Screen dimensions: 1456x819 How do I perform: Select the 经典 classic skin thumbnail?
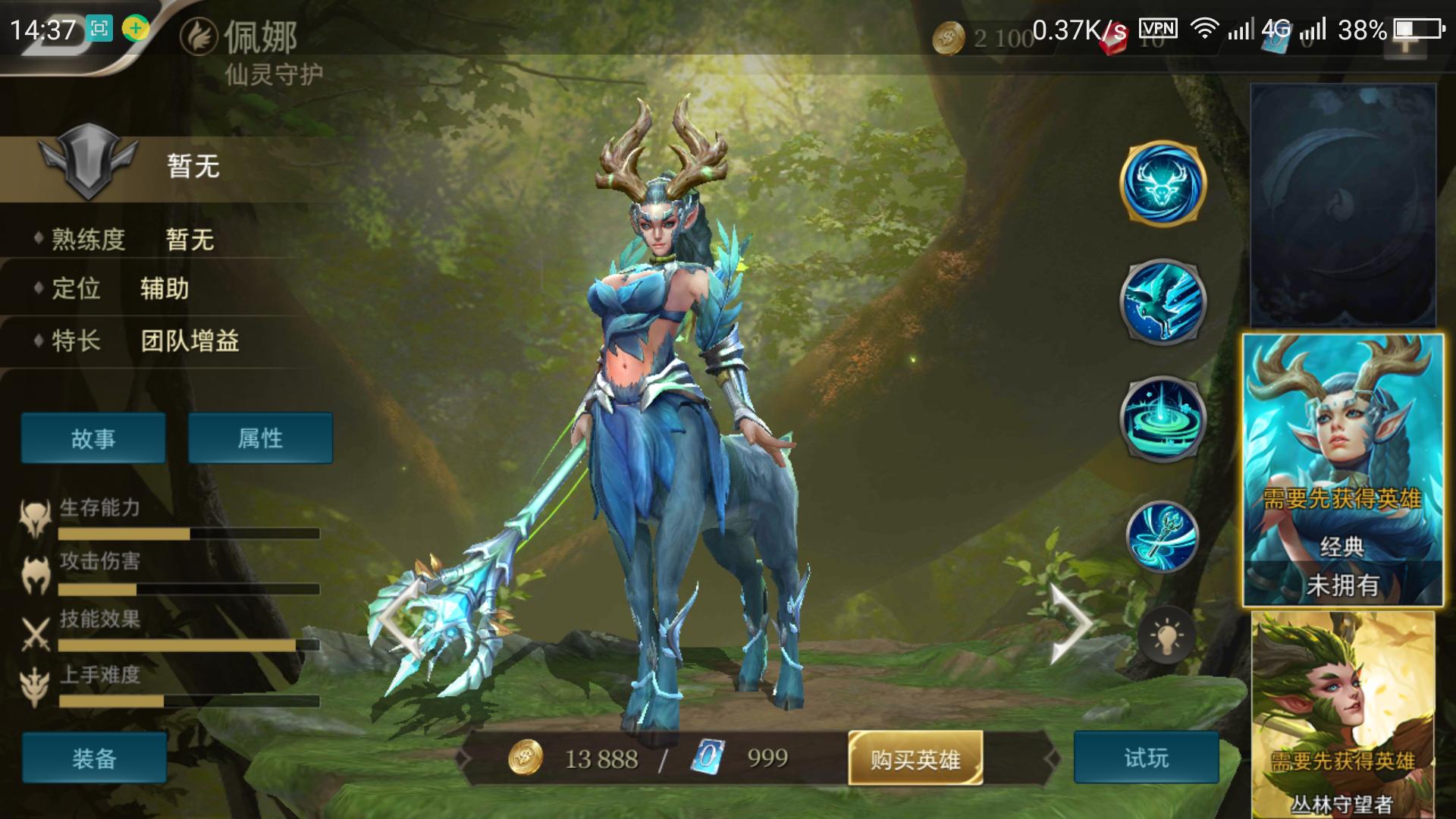[x=1342, y=470]
